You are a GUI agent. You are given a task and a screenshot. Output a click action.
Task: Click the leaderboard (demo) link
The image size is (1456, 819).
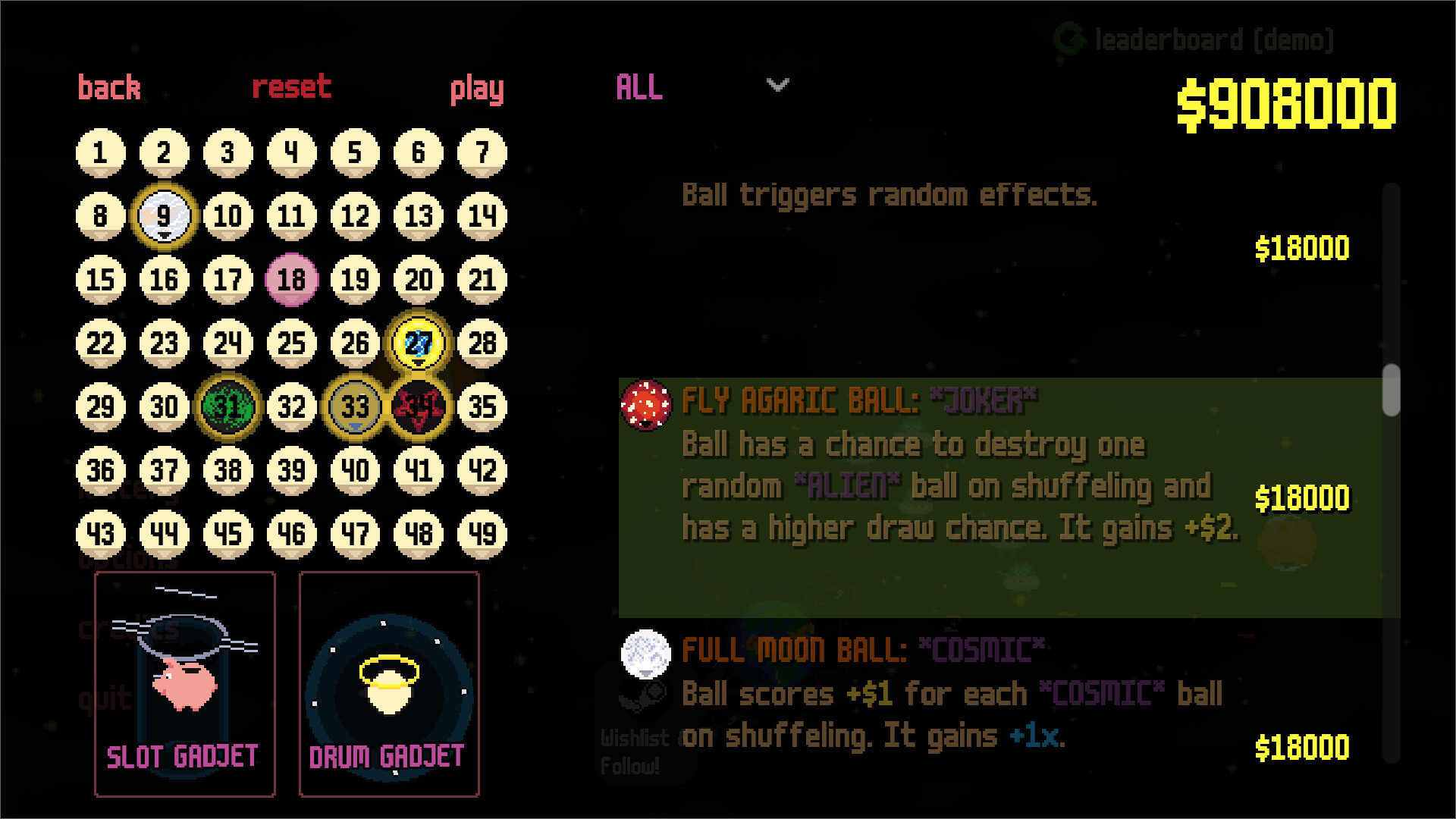(1213, 40)
